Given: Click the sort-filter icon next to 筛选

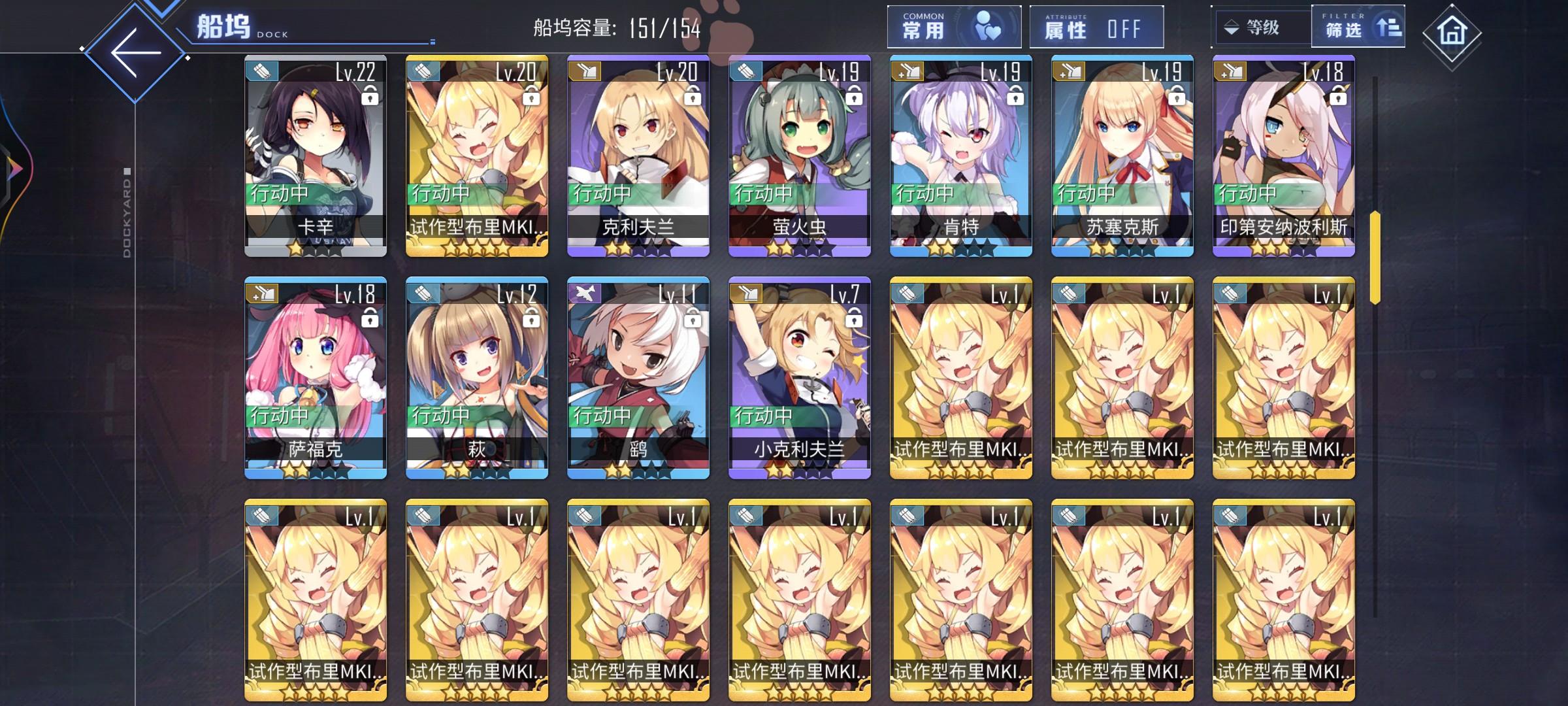Looking at the screenshot, I should pos(1389,27).
